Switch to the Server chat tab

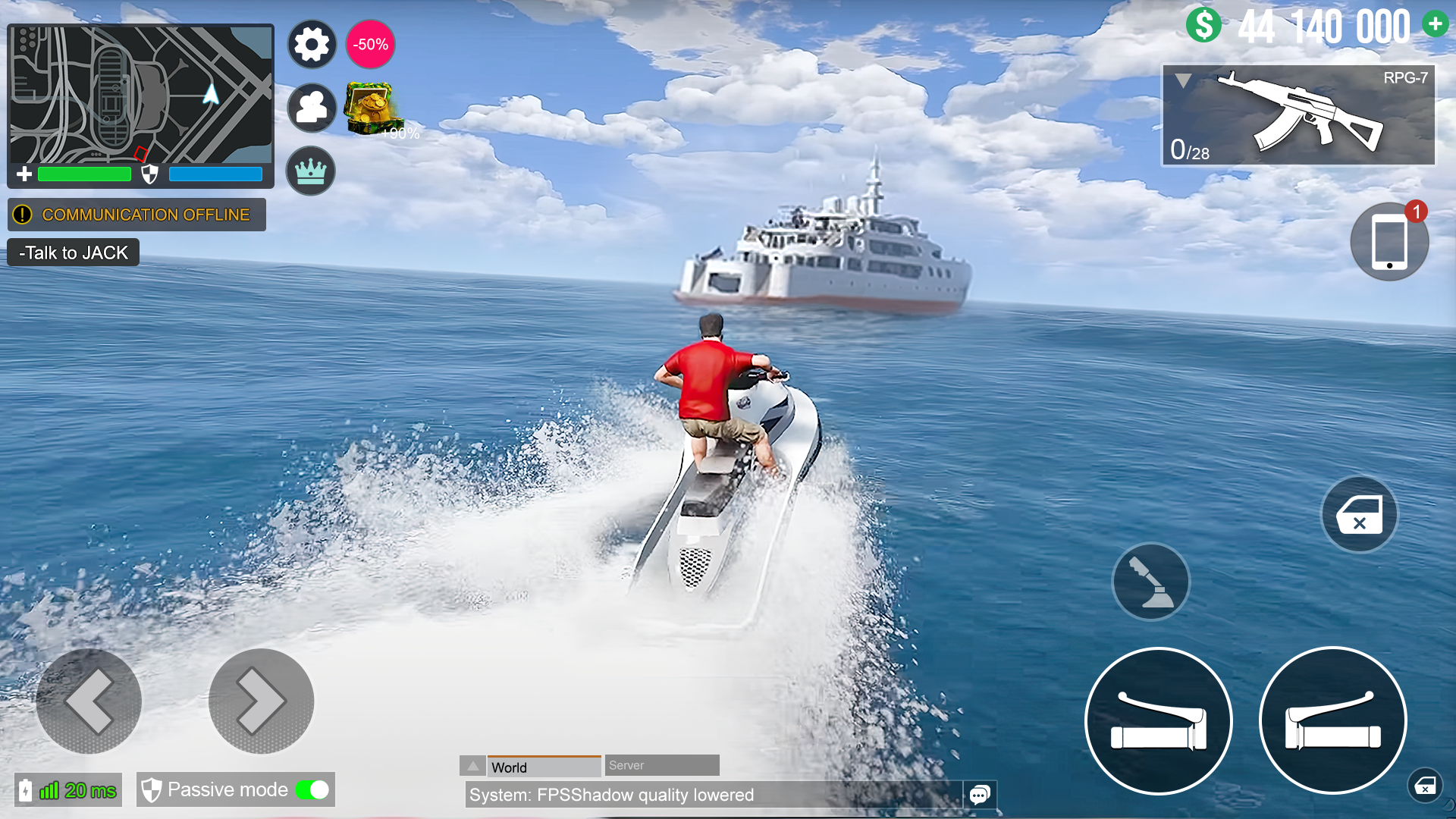[661, 765]
